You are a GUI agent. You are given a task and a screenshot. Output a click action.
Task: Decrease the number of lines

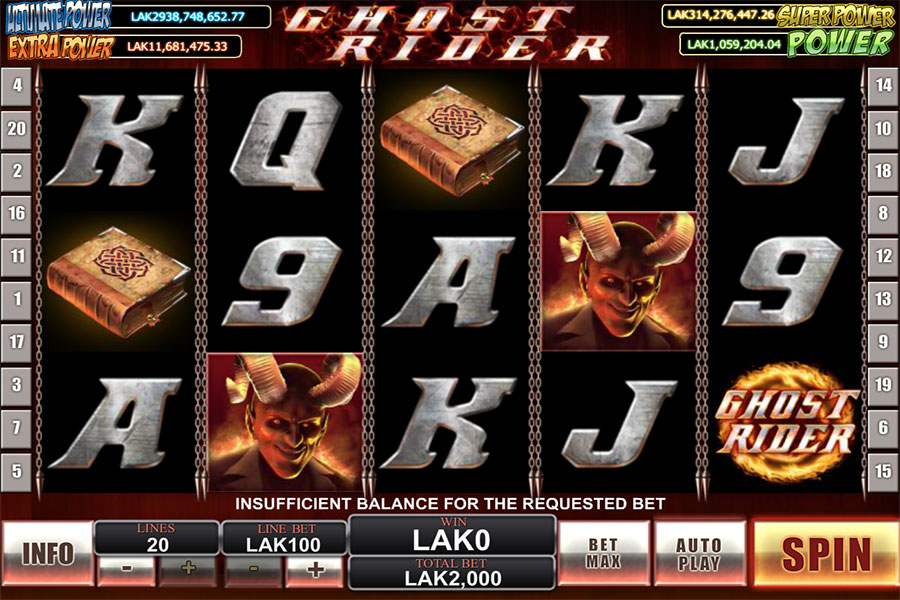(x=125, y=571)
